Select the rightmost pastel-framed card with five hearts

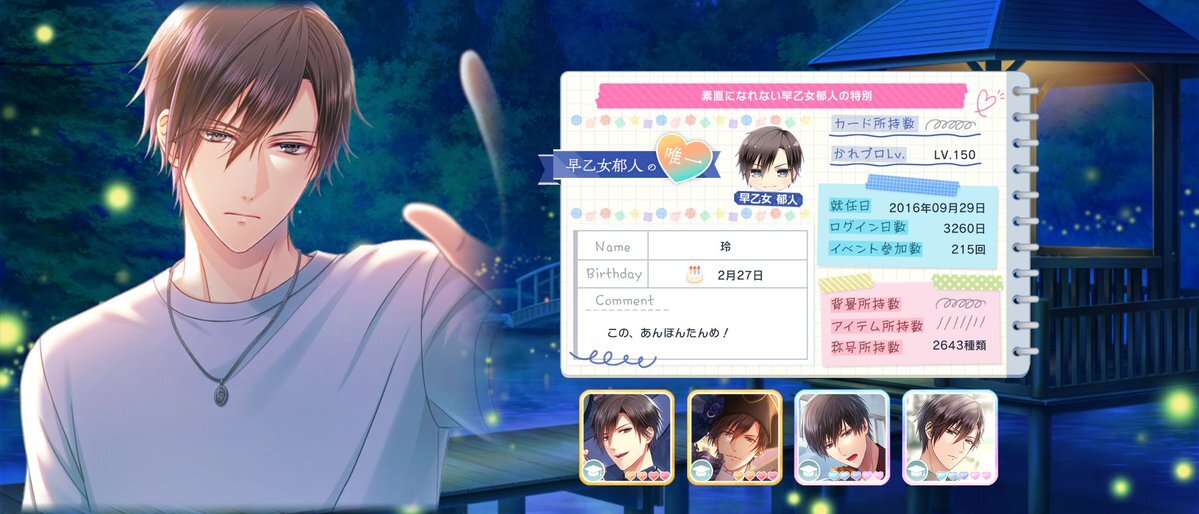point(950,437)
